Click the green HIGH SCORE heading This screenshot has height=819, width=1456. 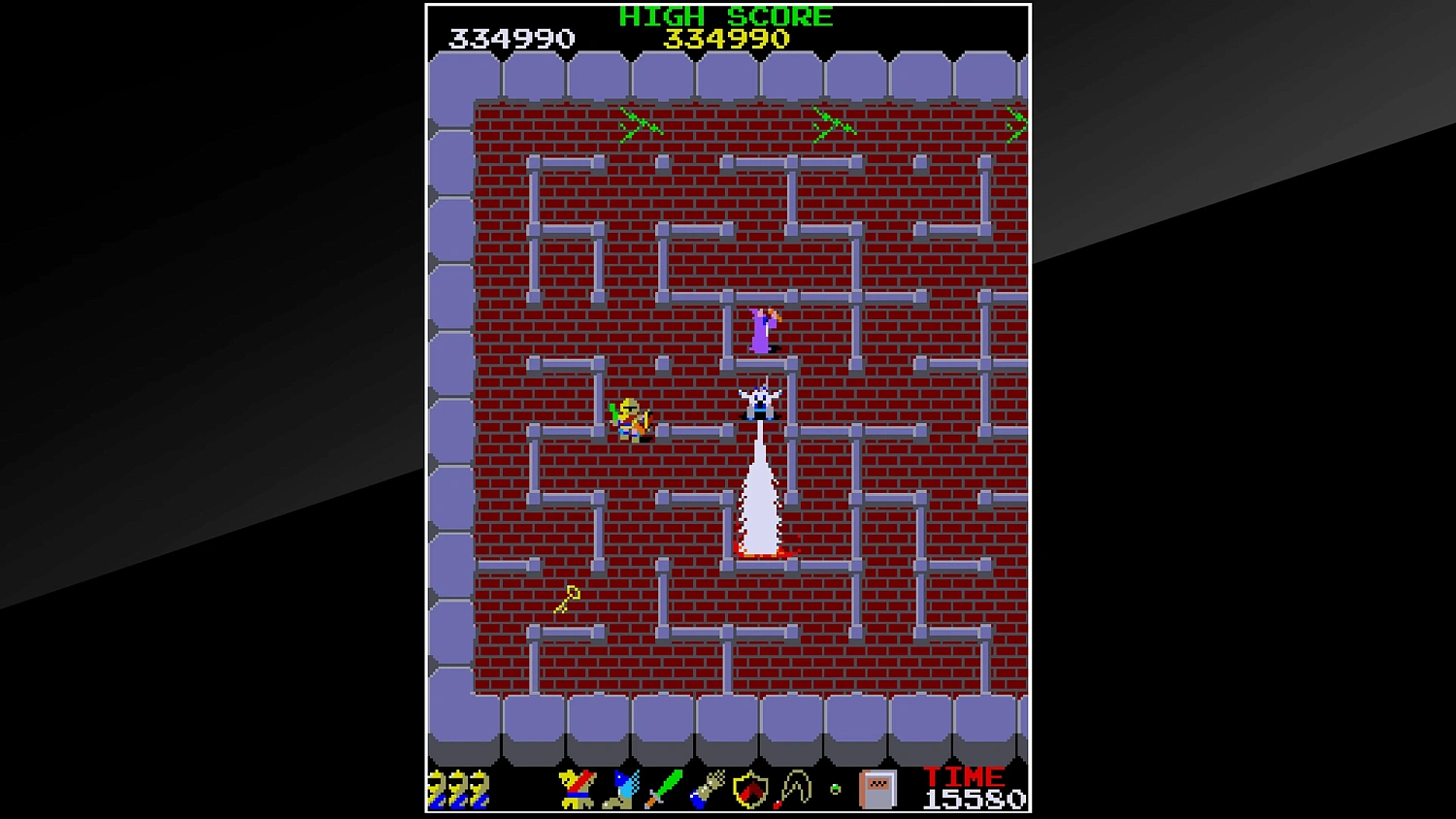[725, 16]
